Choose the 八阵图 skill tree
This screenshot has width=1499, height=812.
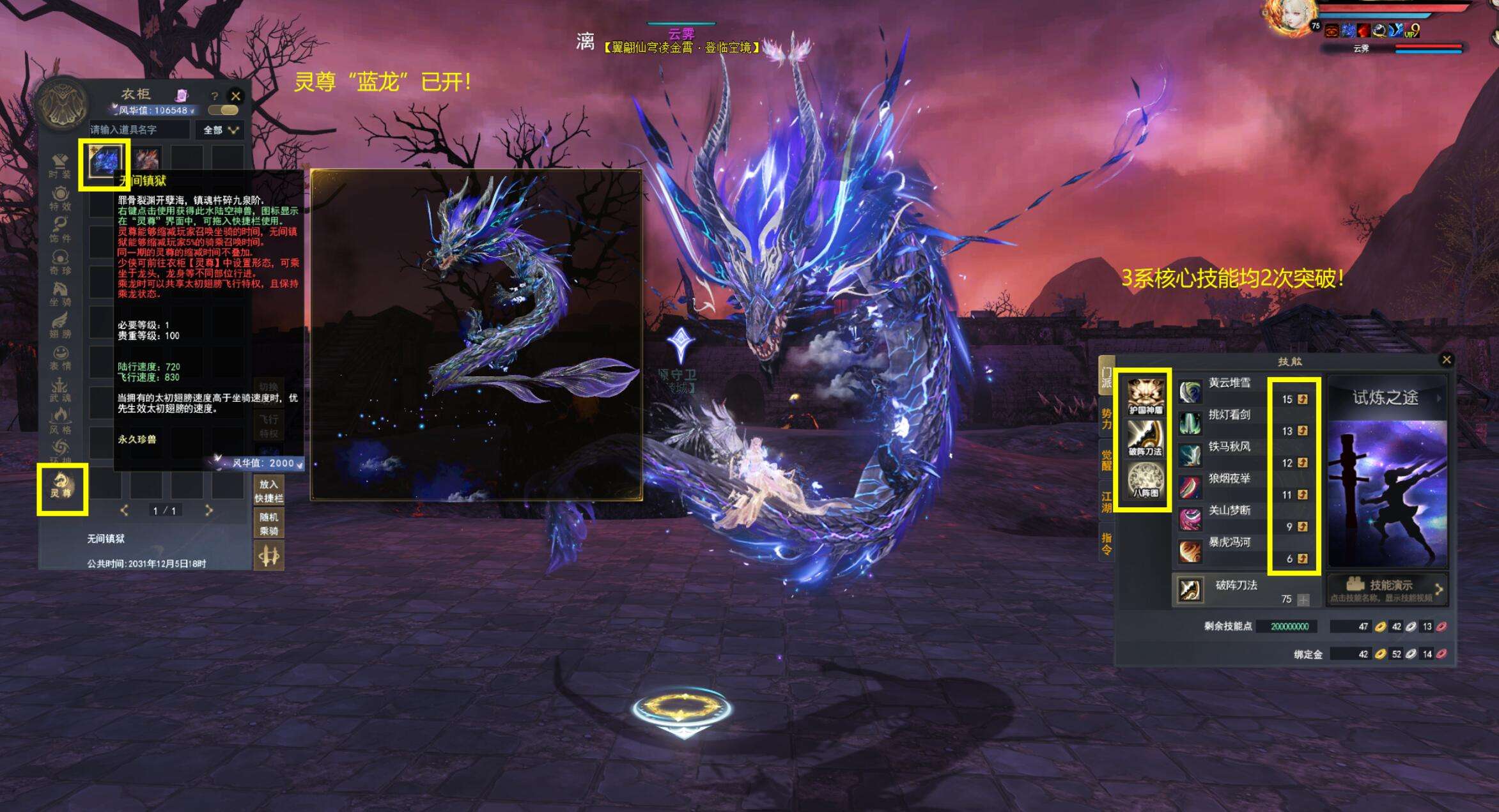pos(1145,480)
